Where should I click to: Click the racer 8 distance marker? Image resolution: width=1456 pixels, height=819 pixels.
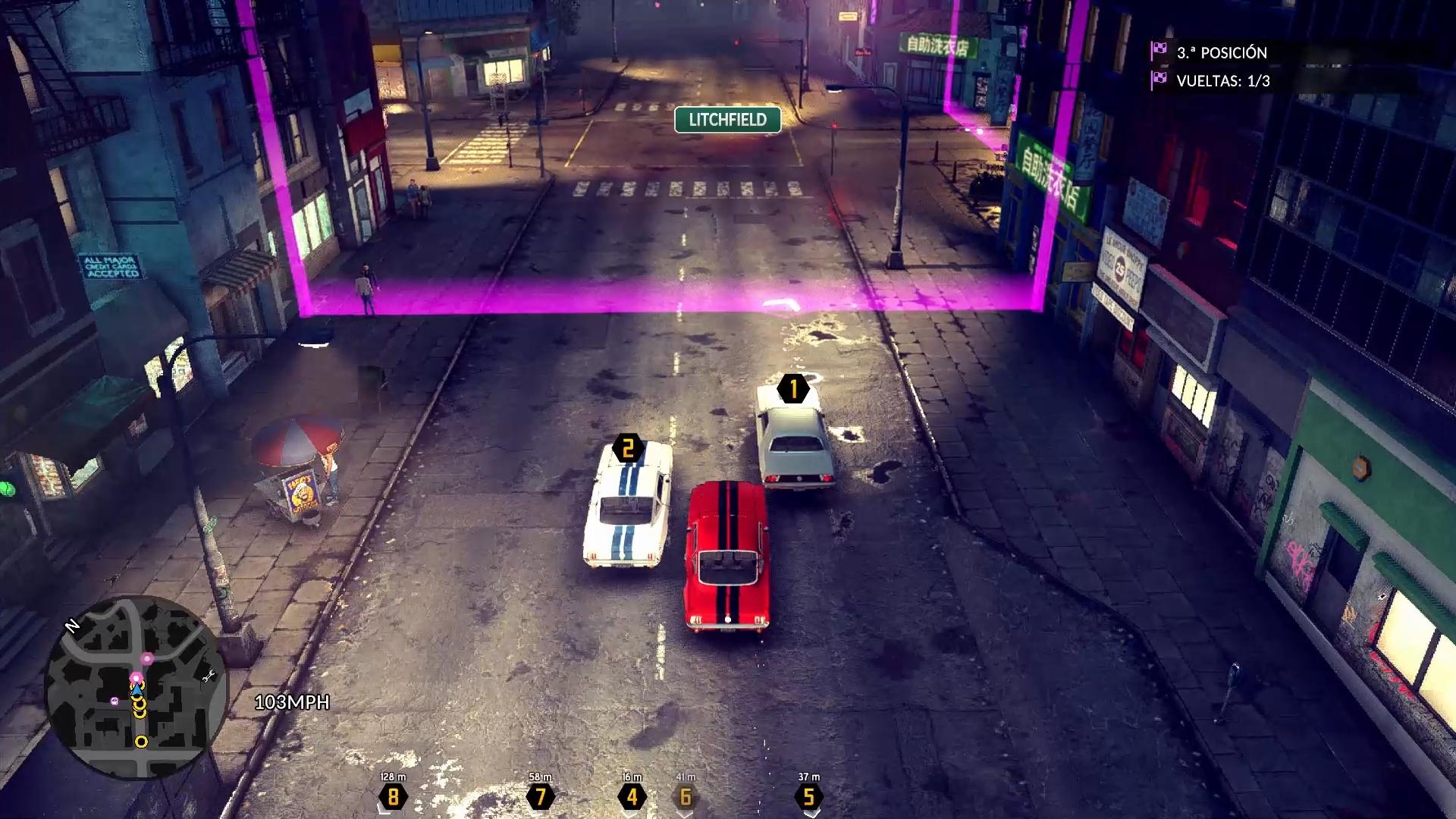393,796
